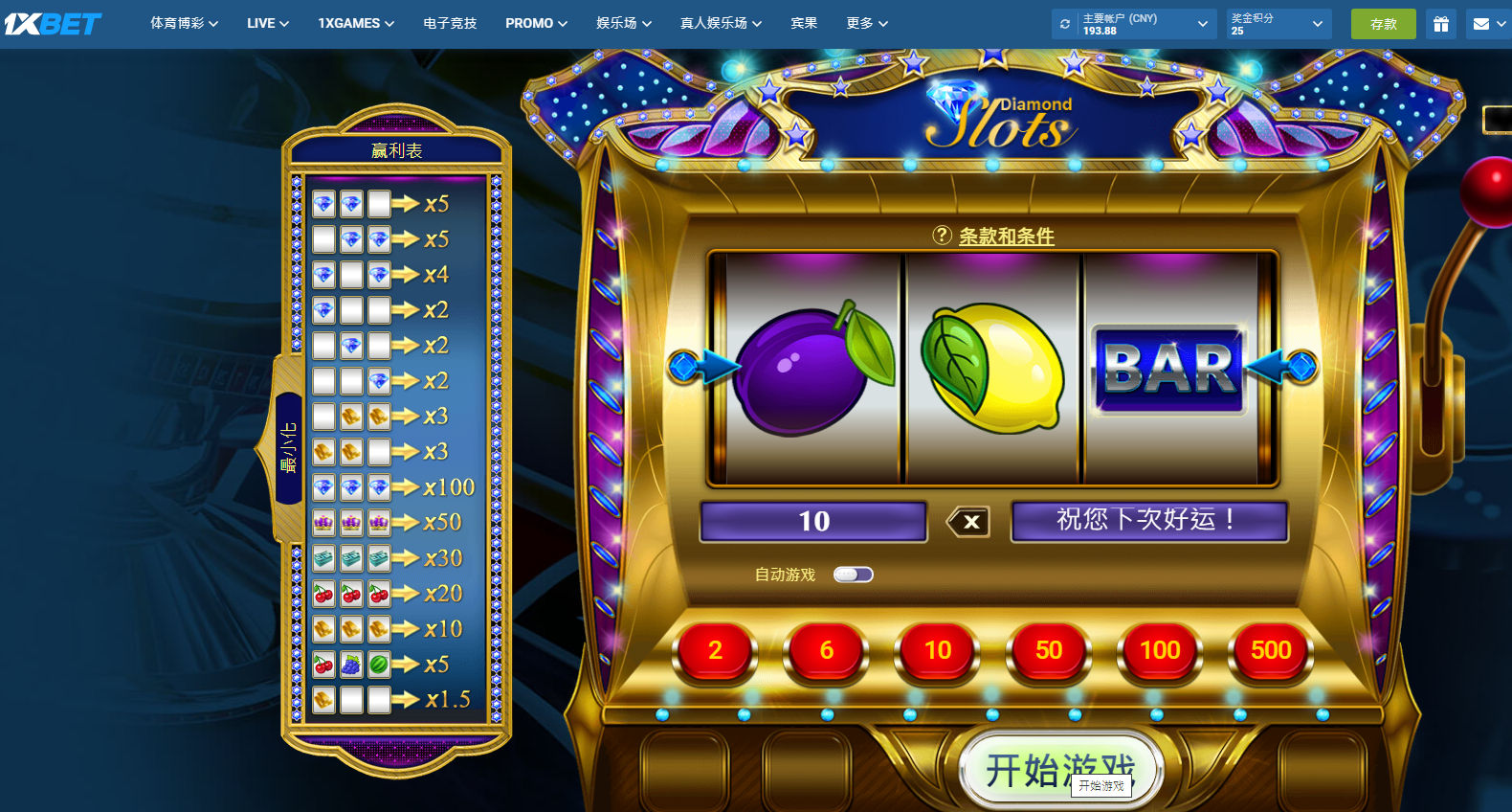
Task: Open the gift box icon in header
Action: (x=1441, y=24)
